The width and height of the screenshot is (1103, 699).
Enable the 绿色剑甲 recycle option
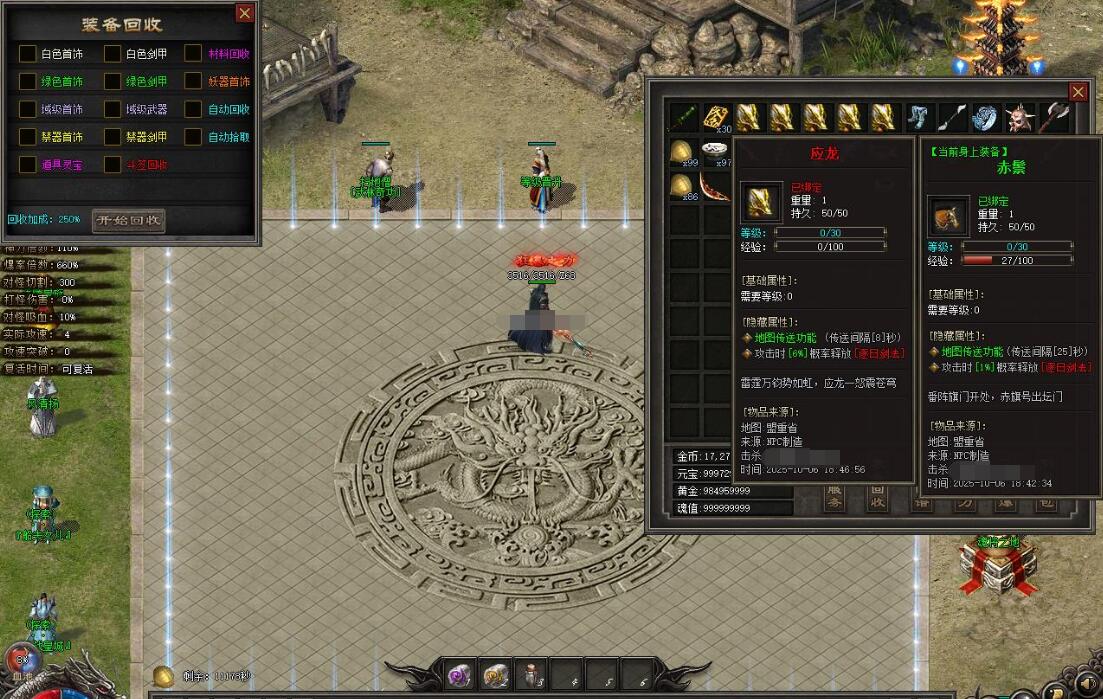click(x=112, y=81)
